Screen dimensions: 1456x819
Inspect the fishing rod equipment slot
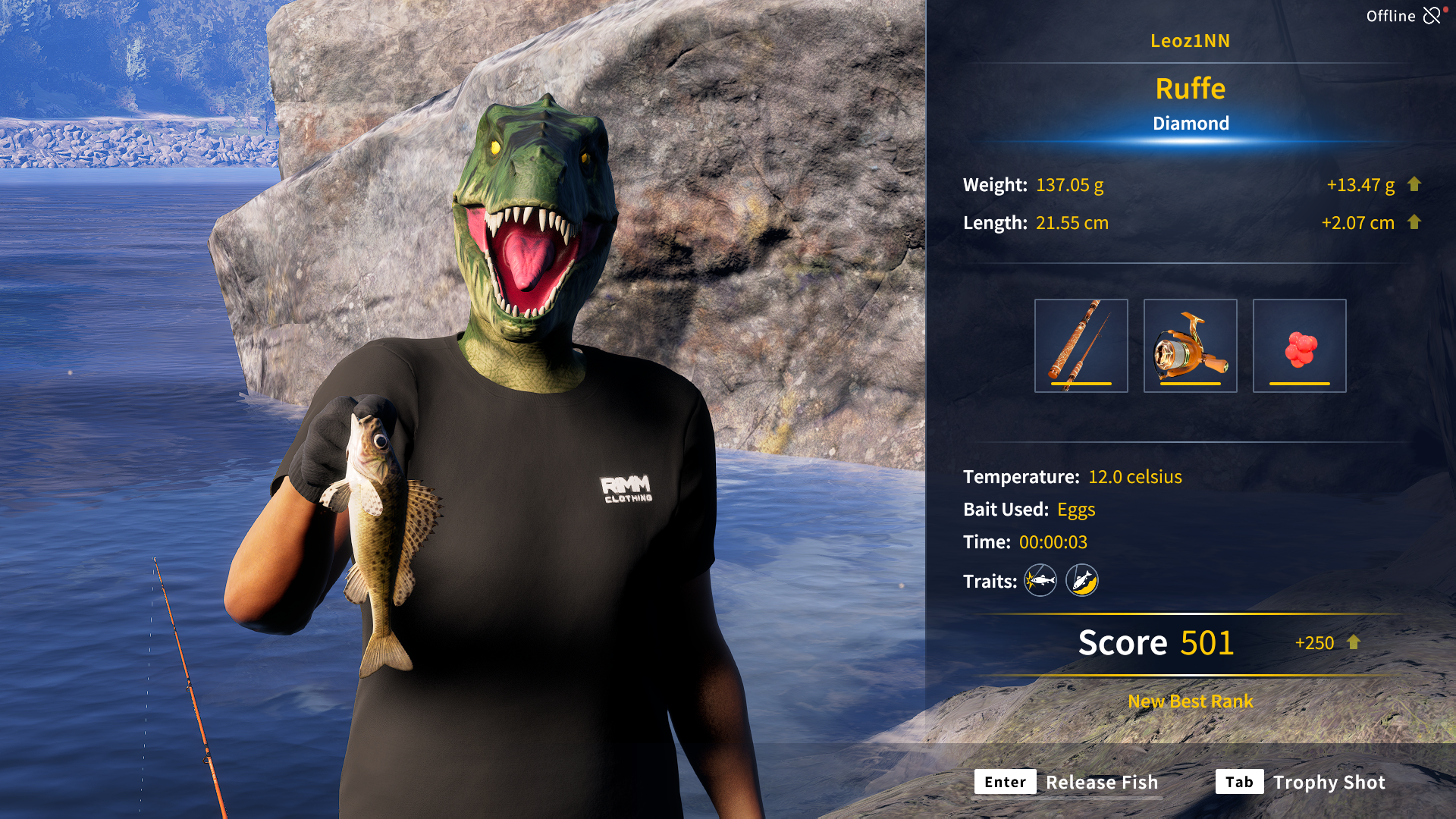(1081, 346)
